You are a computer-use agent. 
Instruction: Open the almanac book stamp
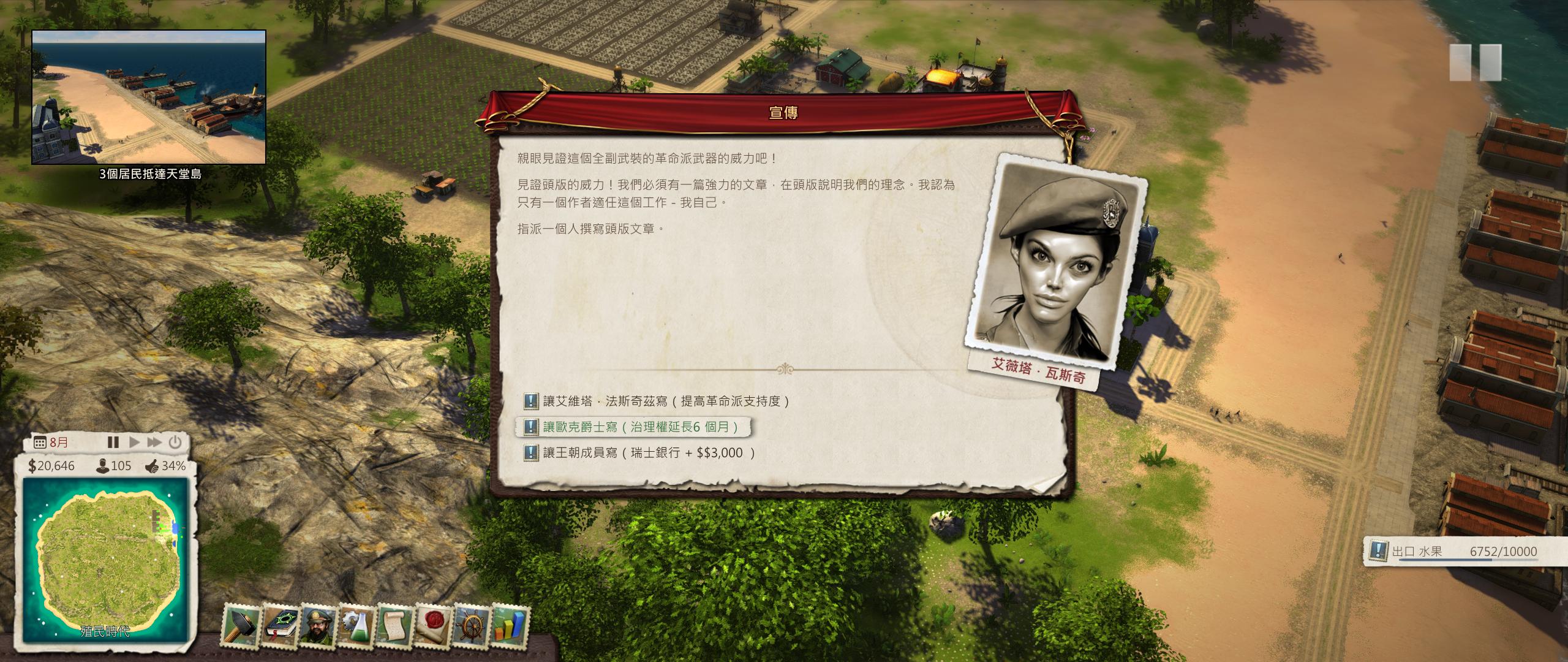(x=280, y=624)
